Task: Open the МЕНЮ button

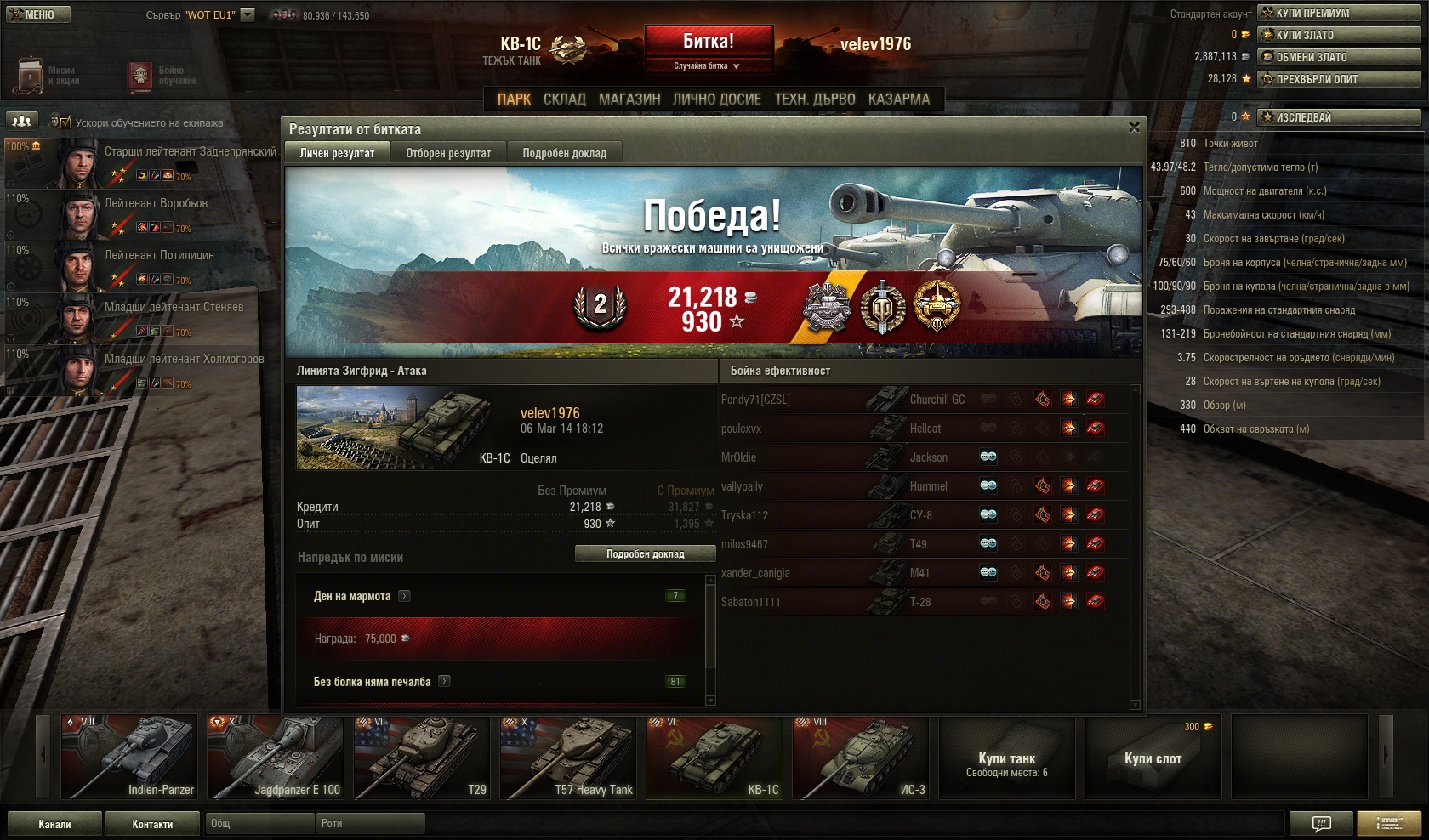Action: (37, 14)
